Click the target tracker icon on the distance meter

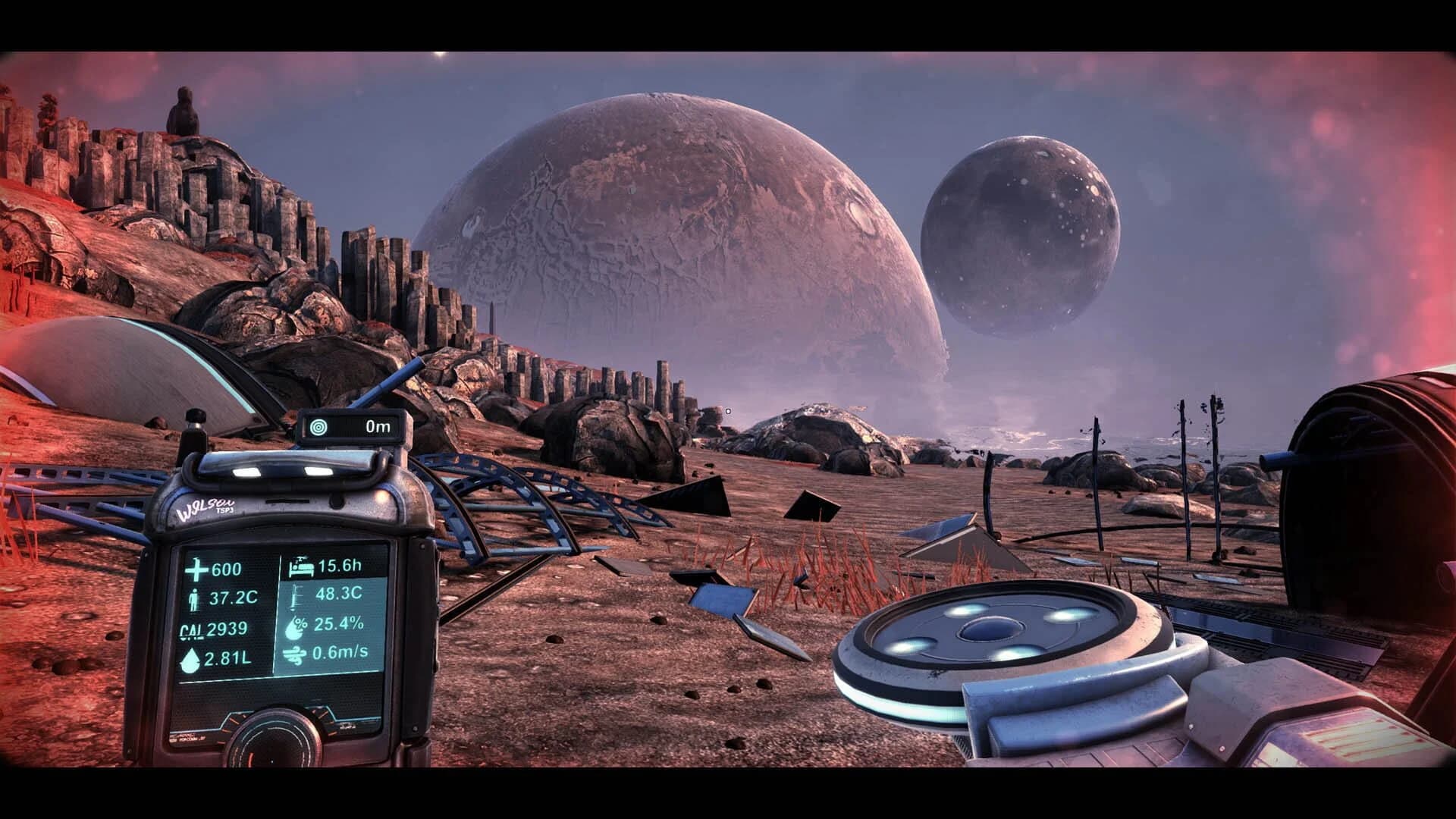click(x=319, y=428)
